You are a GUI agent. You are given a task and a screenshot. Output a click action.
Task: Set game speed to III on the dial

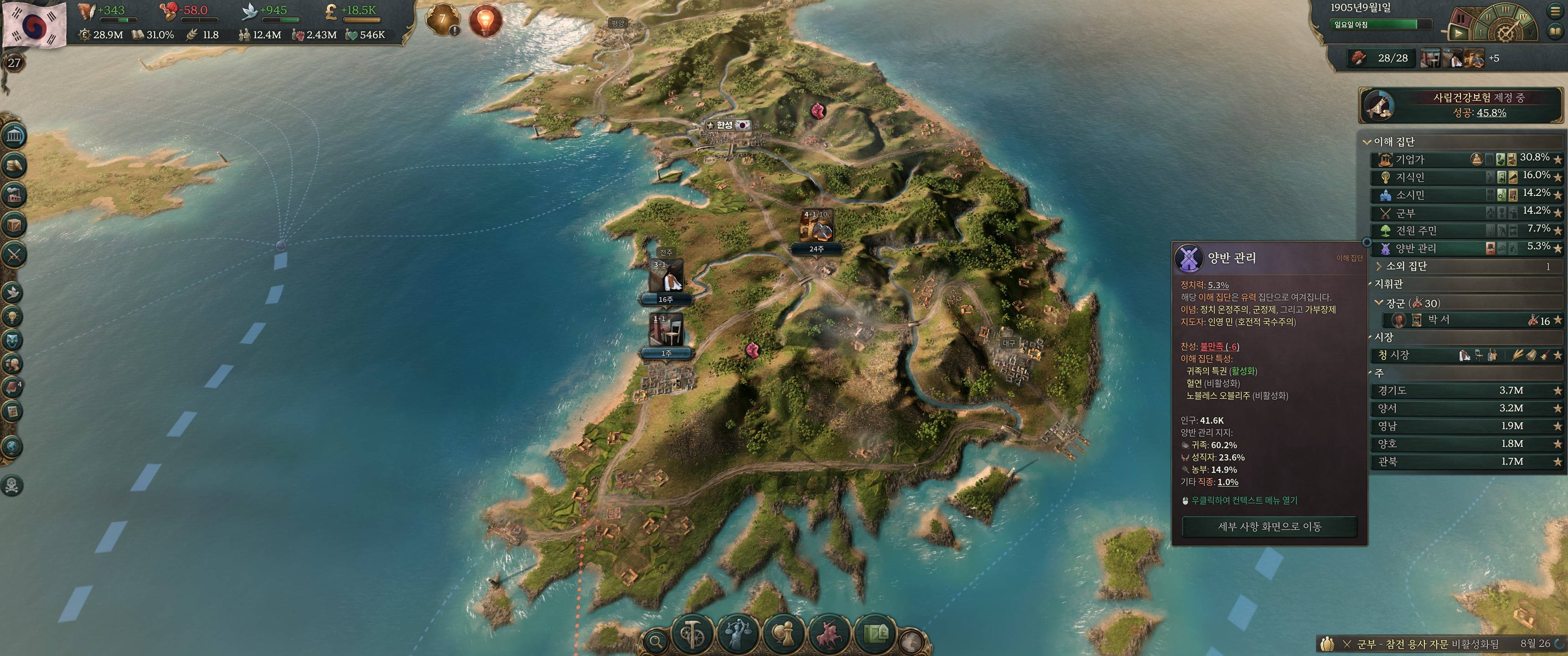[x=1505, y=10]
